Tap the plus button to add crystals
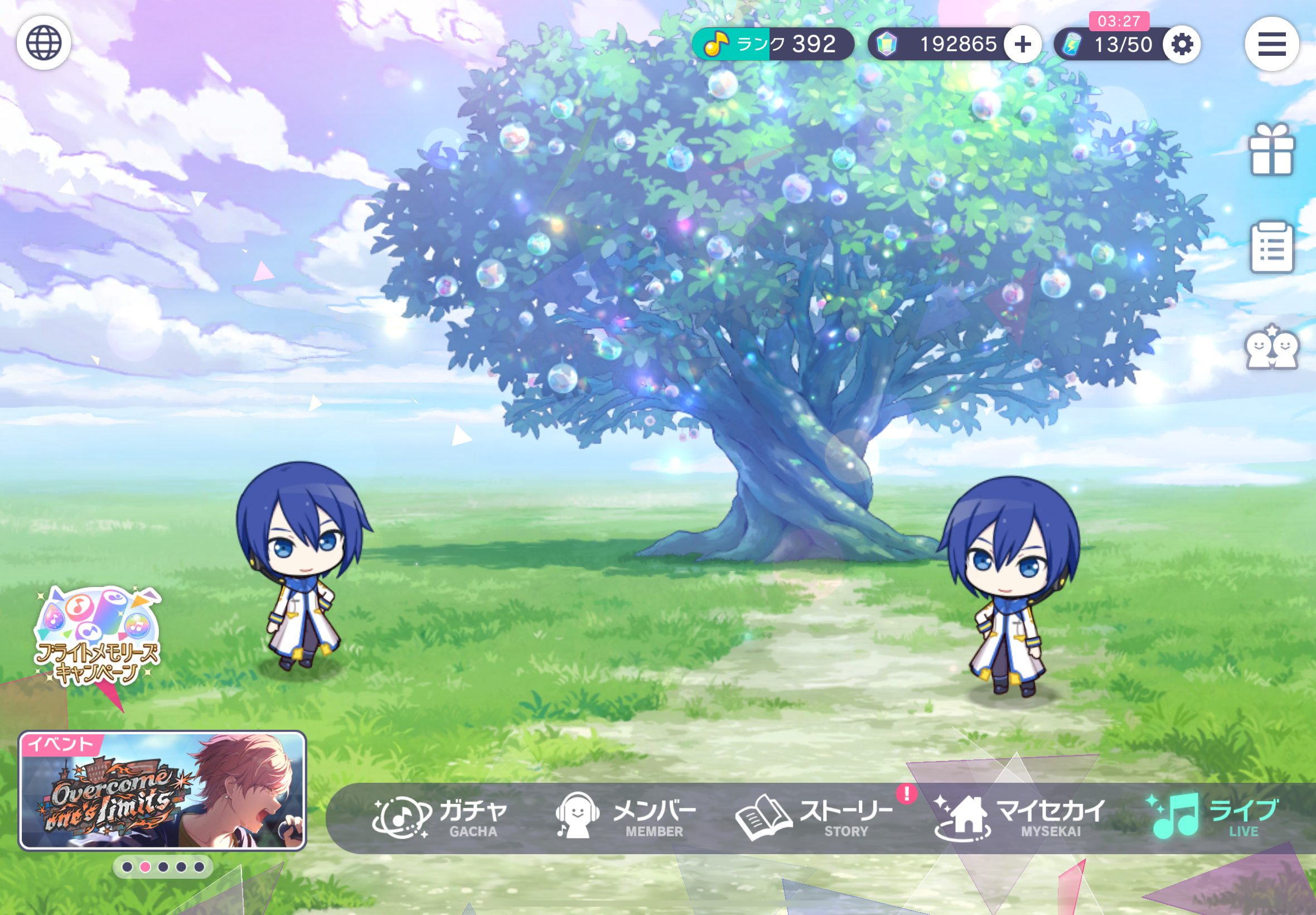The height and width of the screenshot is (915, 1316). tap(1023, 44)
